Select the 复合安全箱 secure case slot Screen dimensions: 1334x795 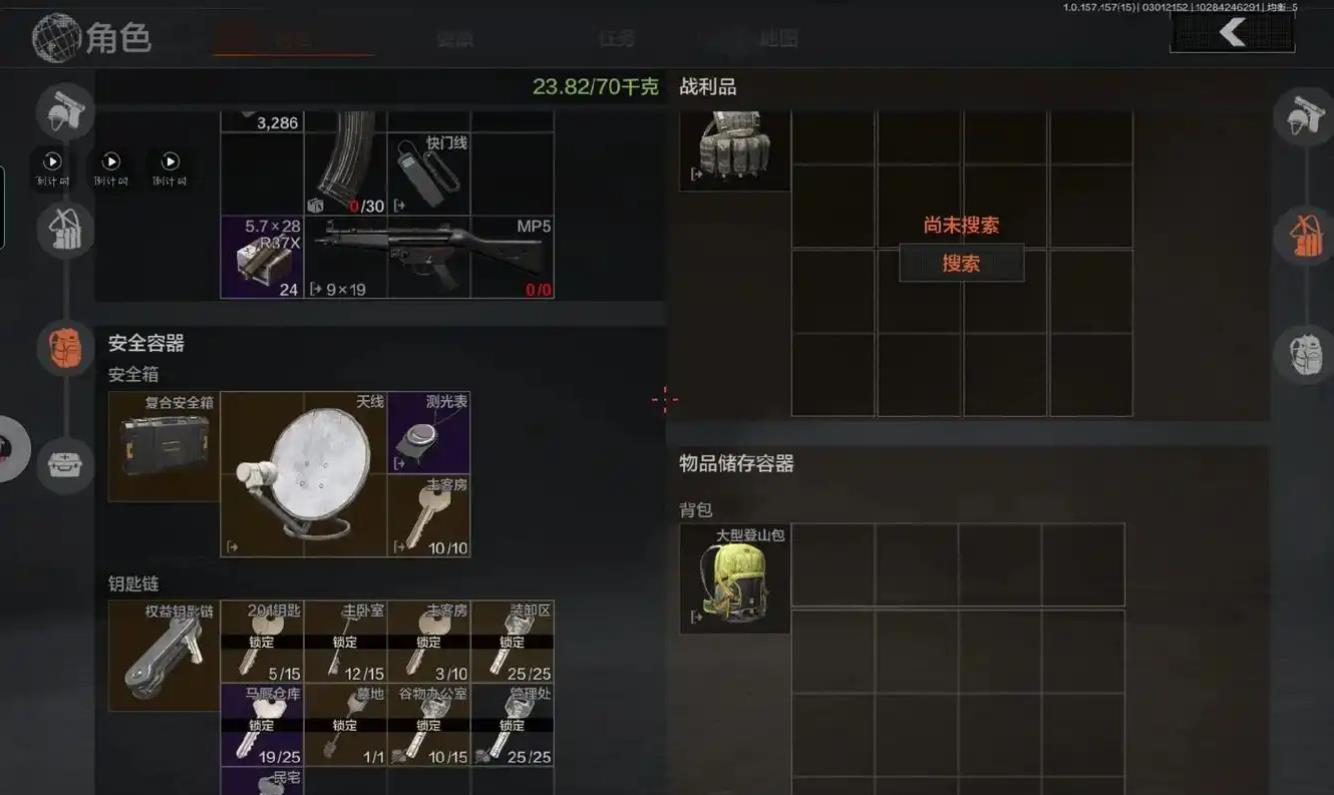[x=164, y=446]
